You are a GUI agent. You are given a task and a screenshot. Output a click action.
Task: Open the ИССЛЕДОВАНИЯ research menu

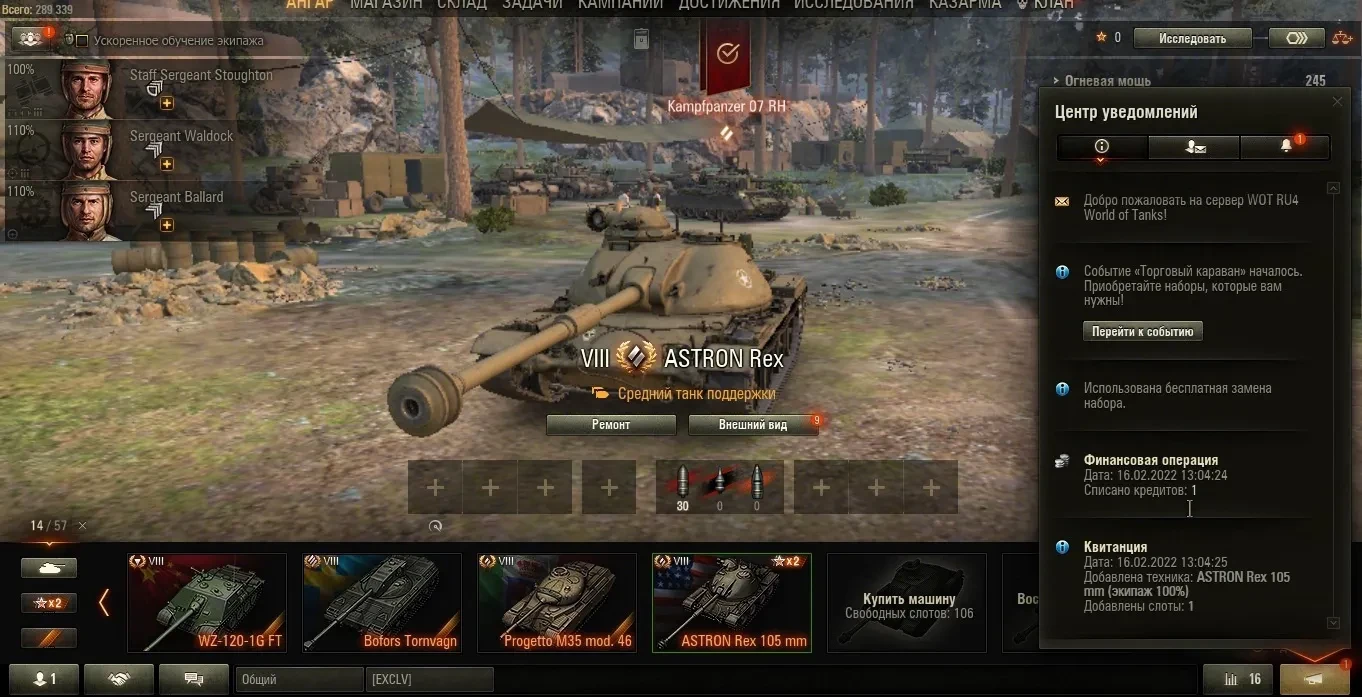pyautogui.click(x=854, y=5)
